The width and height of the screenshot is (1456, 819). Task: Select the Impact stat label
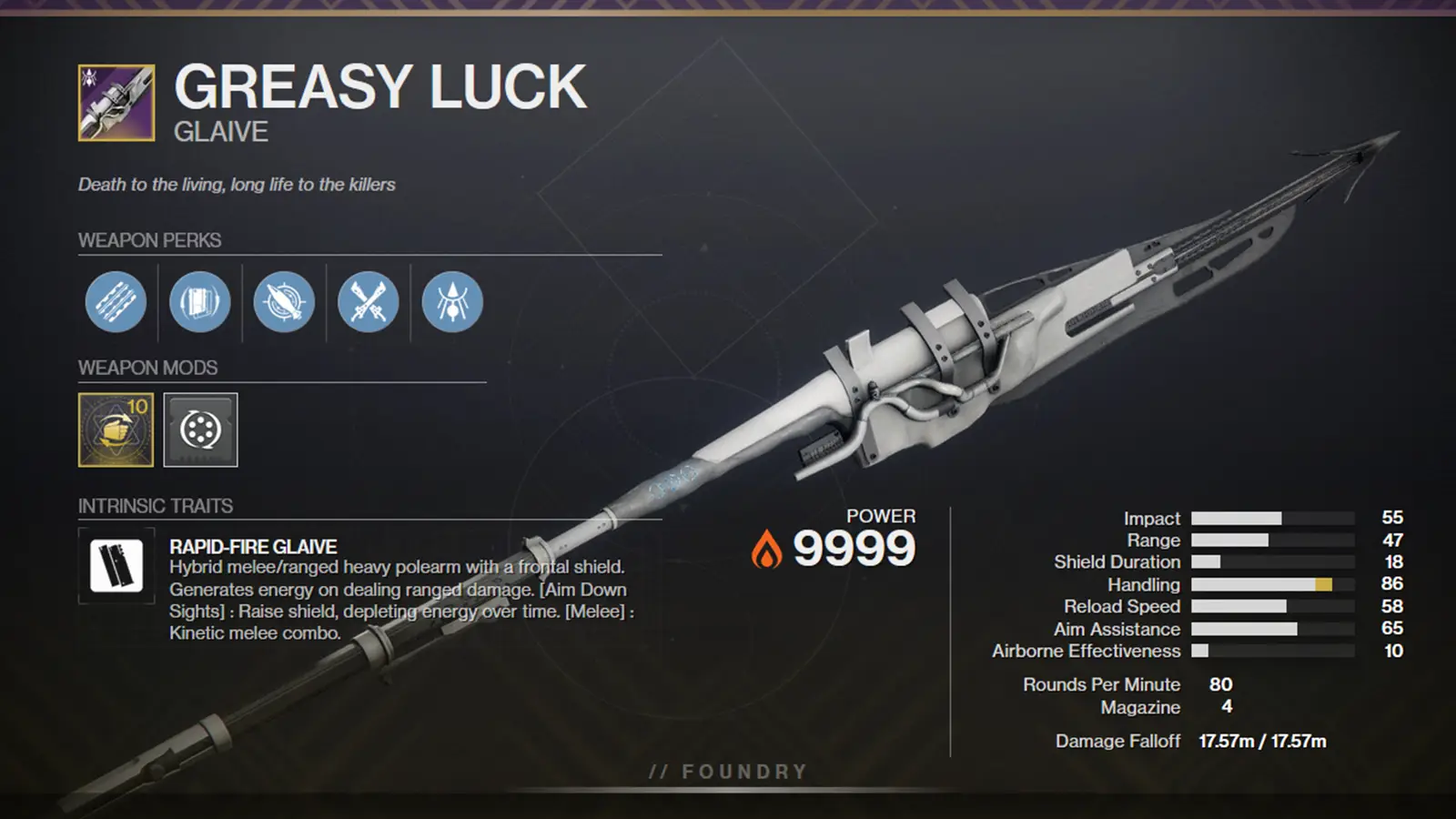tap(1153, 518)
